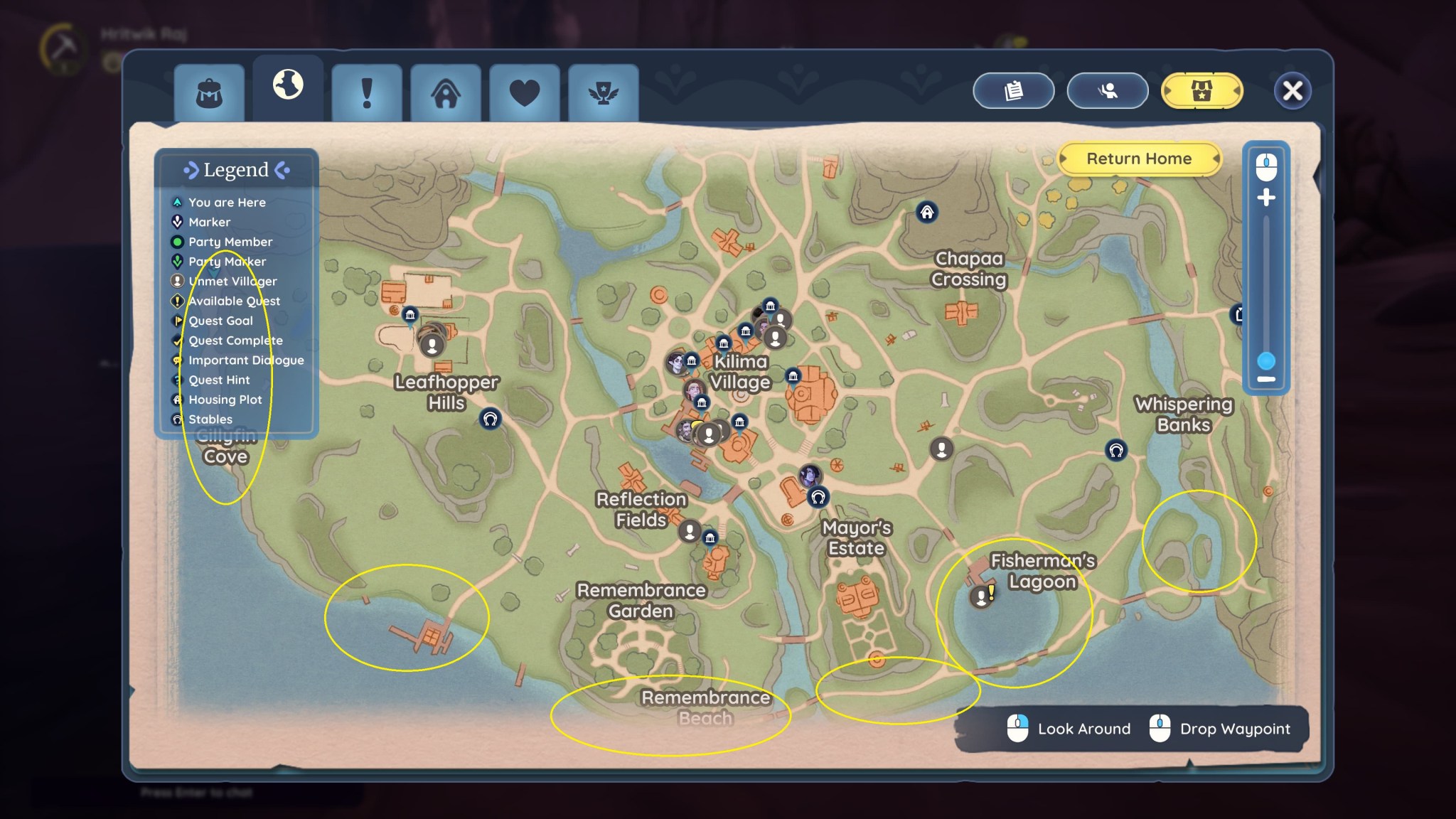The image size is (1456, 819).
Task: Open the backpack inventory tab
Action: tap(209, 93)
